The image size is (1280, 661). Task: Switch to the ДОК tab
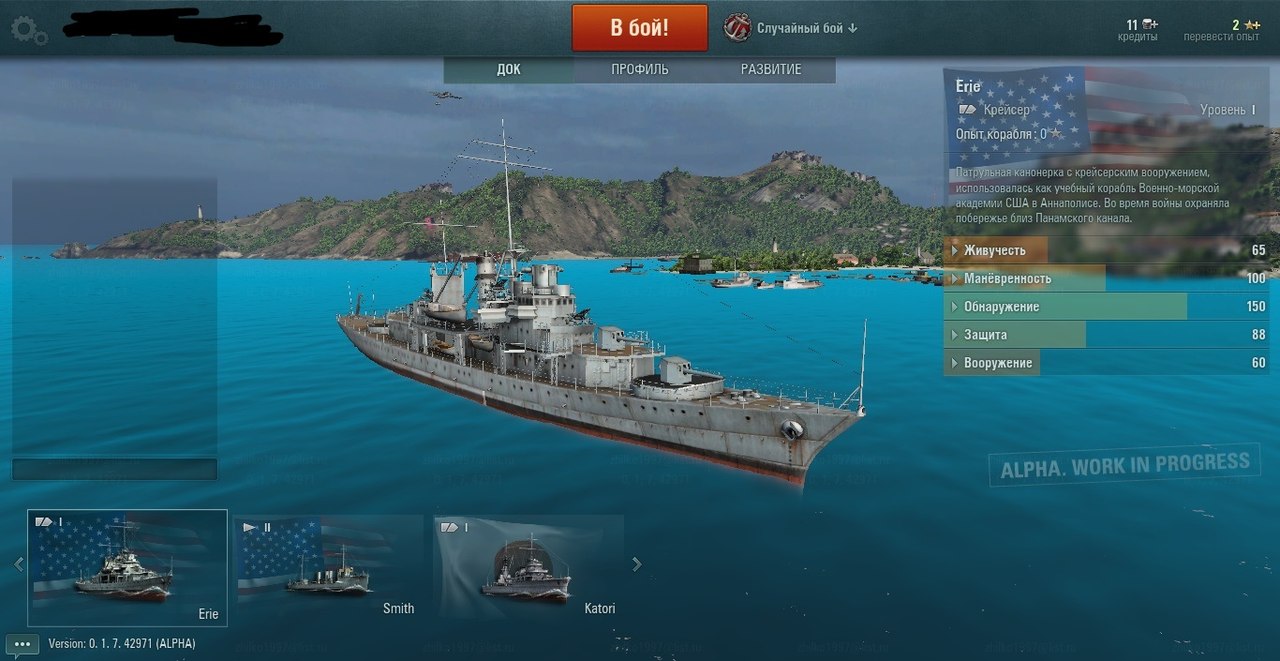(x=508, y=70)
